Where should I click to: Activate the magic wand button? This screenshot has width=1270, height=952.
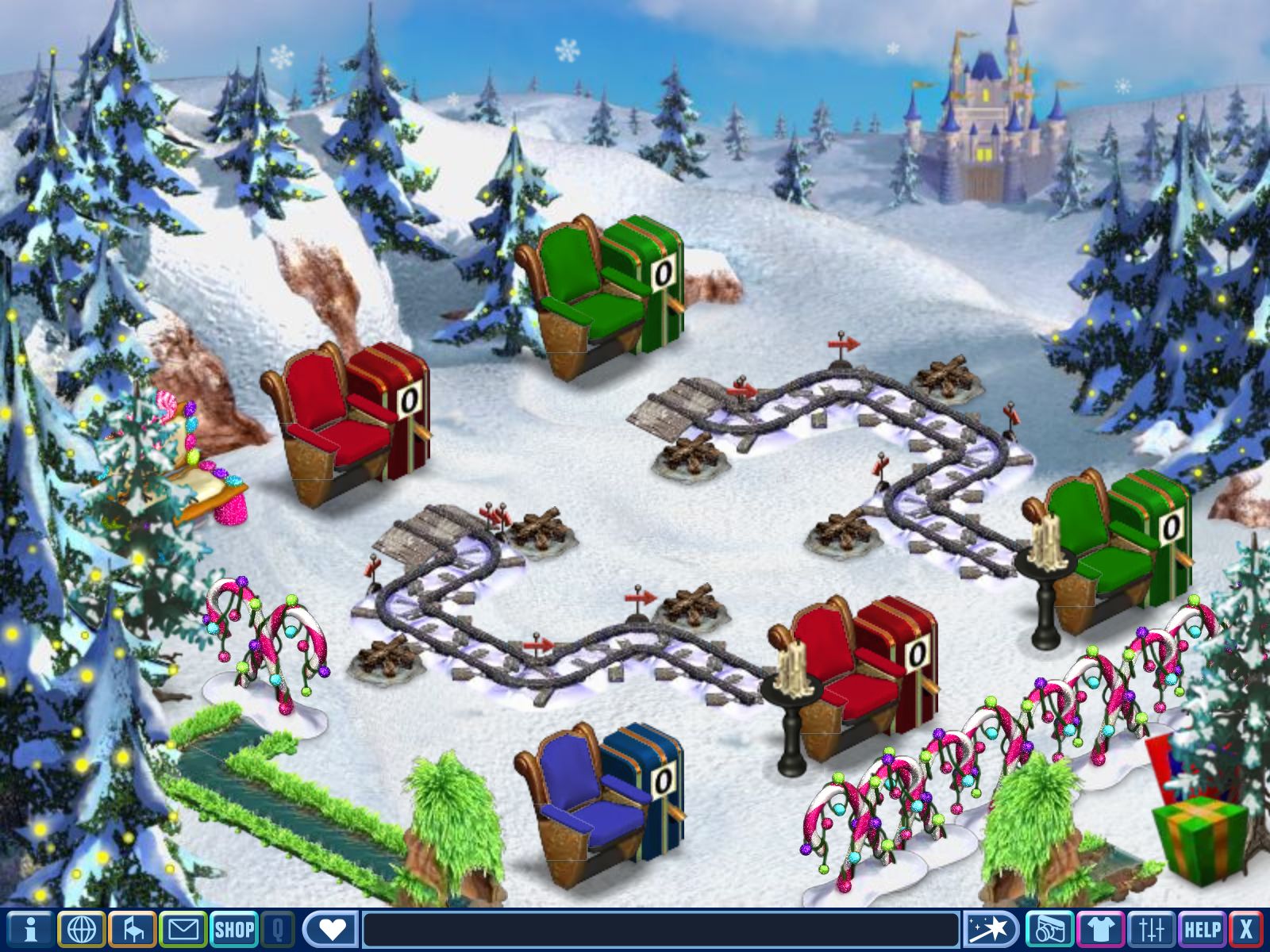tap(990, 929)
